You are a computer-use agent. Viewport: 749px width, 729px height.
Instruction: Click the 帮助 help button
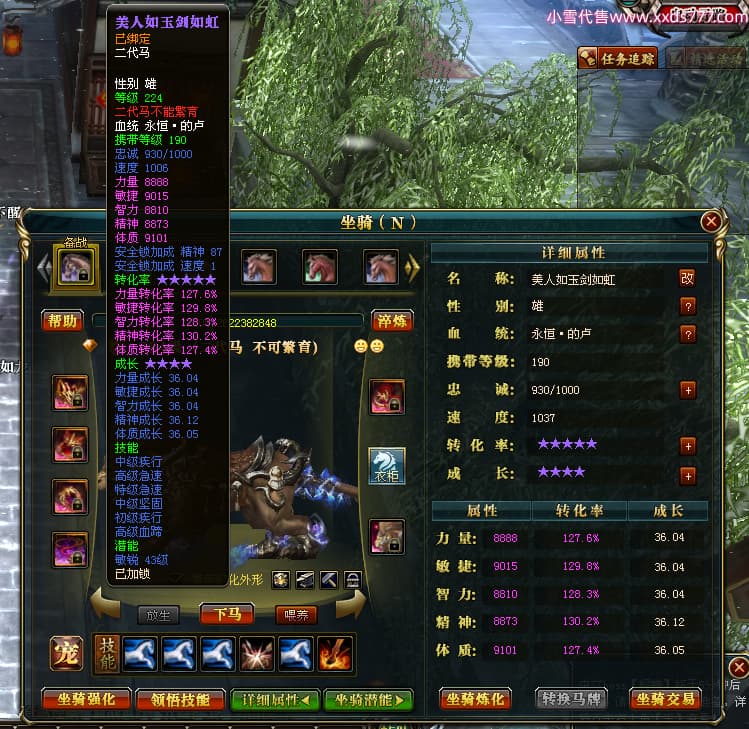tap(62, 321)
